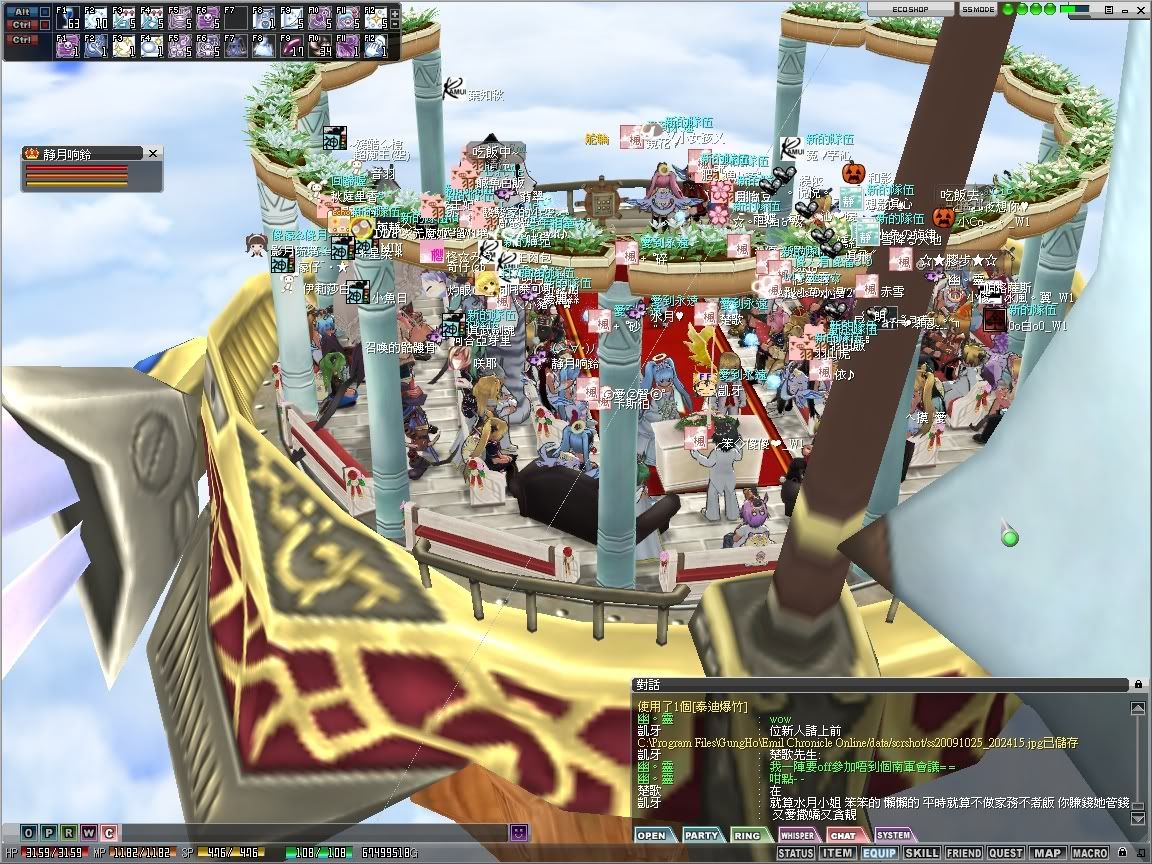Switch to the PARTY chat tab

click(702, 835)
